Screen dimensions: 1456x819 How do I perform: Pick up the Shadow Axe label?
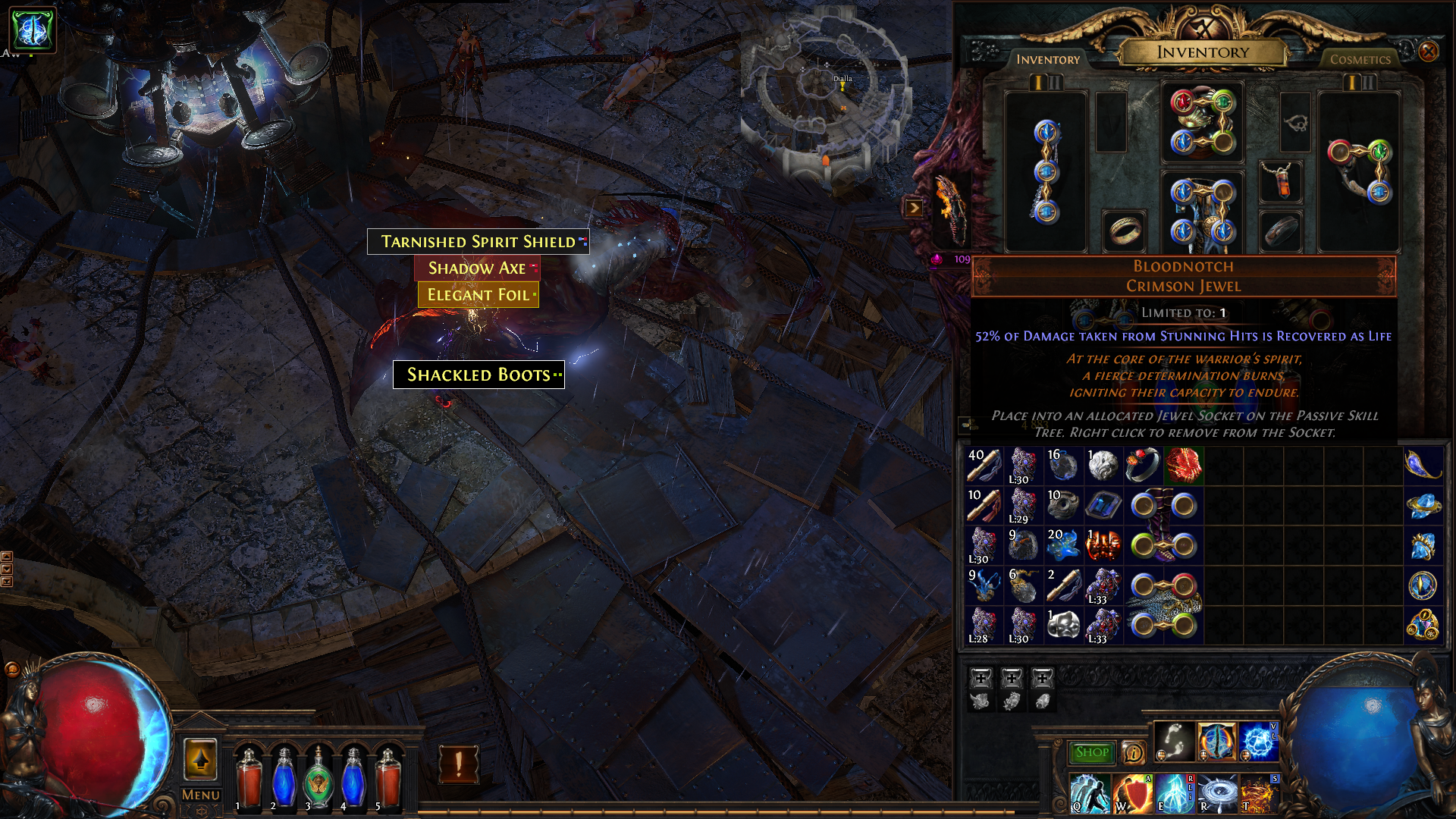click(476, 268)
